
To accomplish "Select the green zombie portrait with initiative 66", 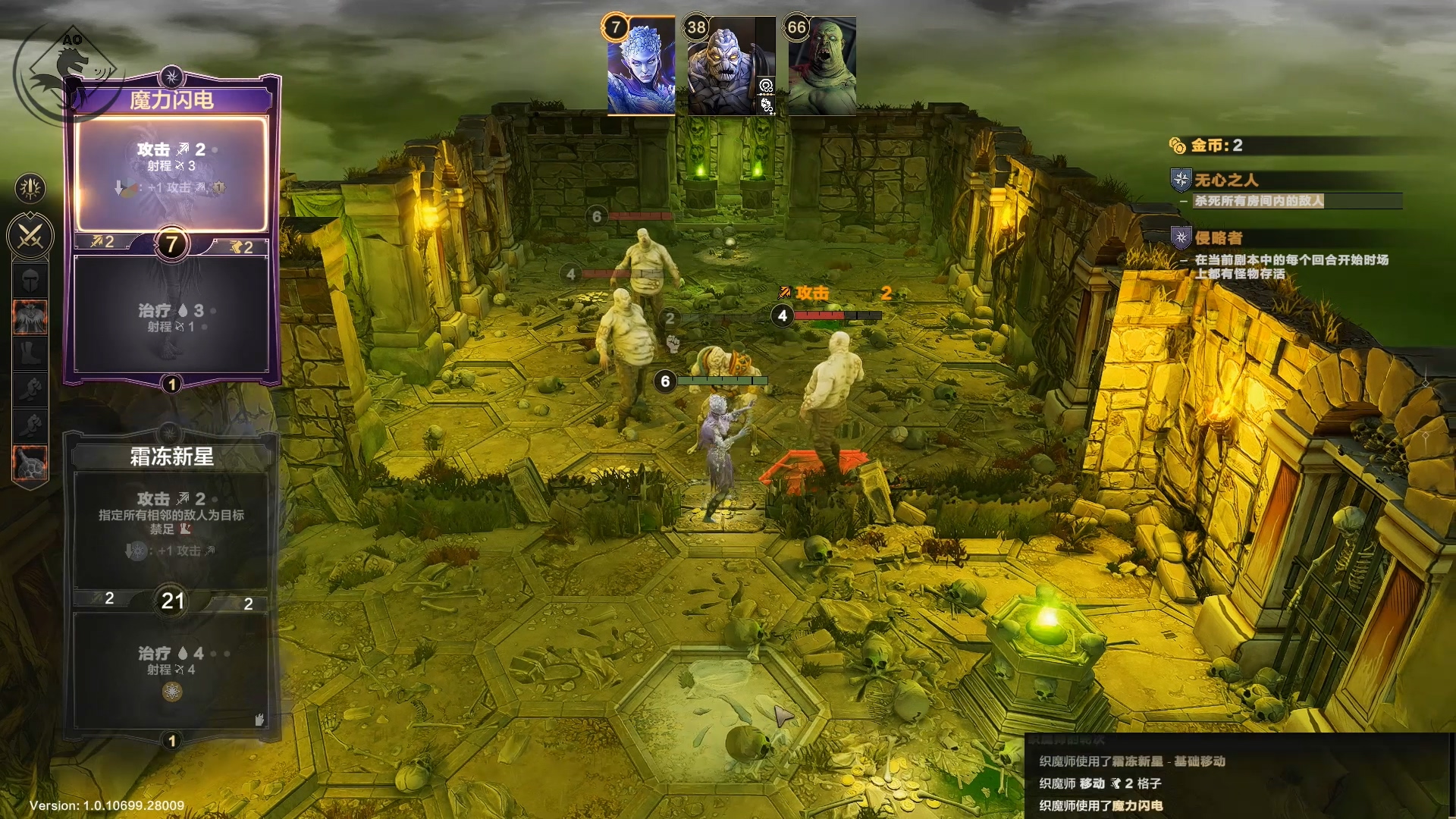I will coord(822,67).
